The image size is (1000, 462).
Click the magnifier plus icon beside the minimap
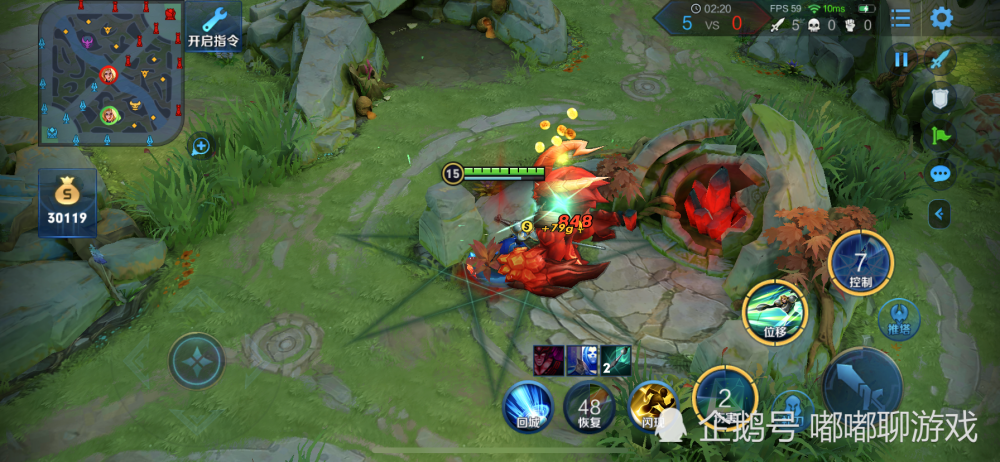201,147
